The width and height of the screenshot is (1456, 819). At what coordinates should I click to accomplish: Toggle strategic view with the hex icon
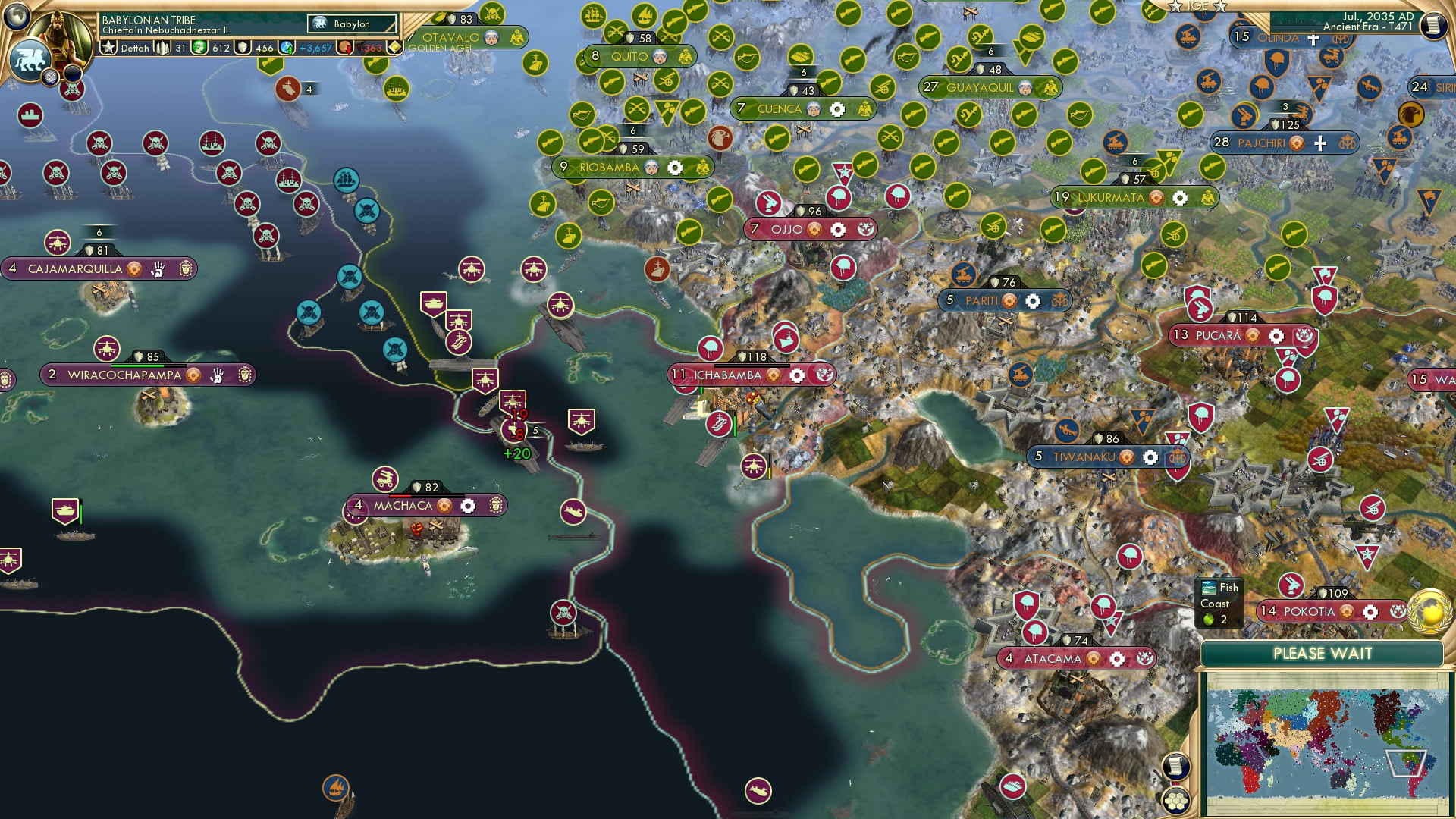click(1176, 800)
